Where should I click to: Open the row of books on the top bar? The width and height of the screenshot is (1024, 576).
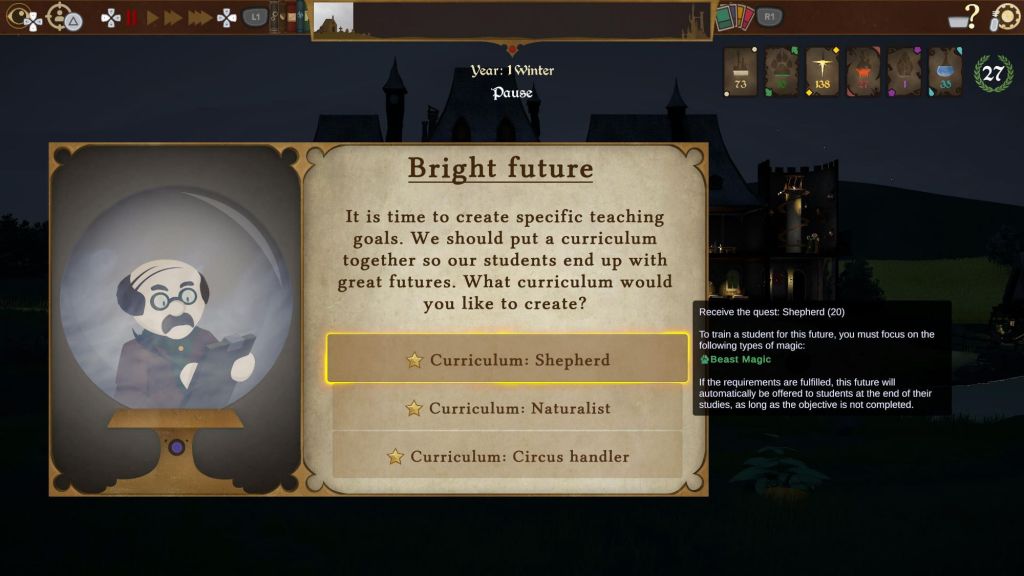click(x=290, y=16)
